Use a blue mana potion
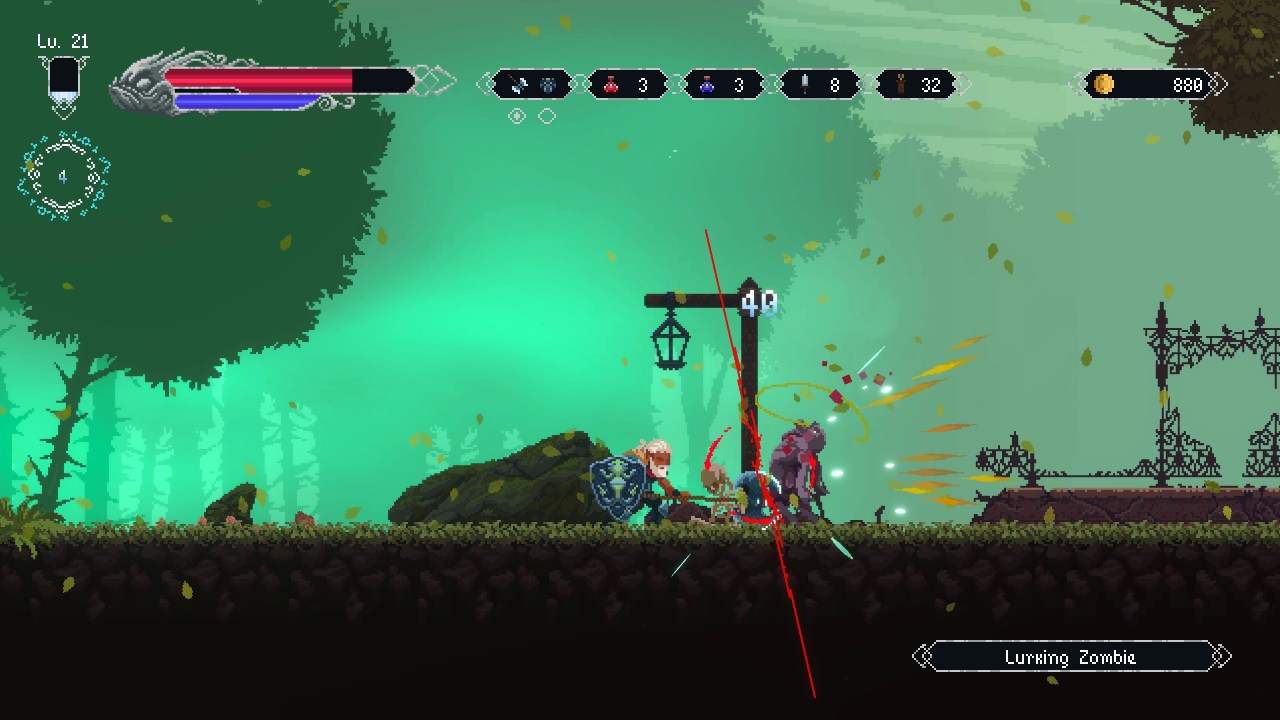1280x720 pixels. coord(708,85)
